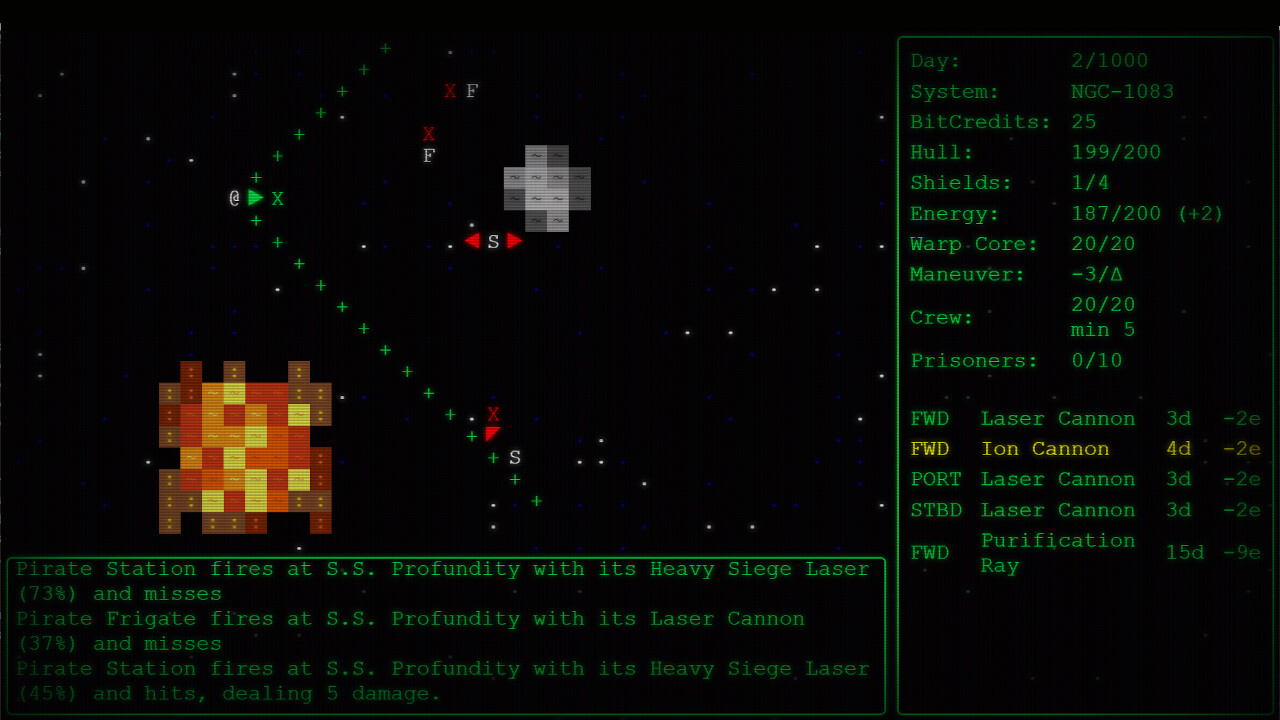Click the System name NGC-1083
The height and width of the screenshot is (720, 1280).
click(1122, 91)
